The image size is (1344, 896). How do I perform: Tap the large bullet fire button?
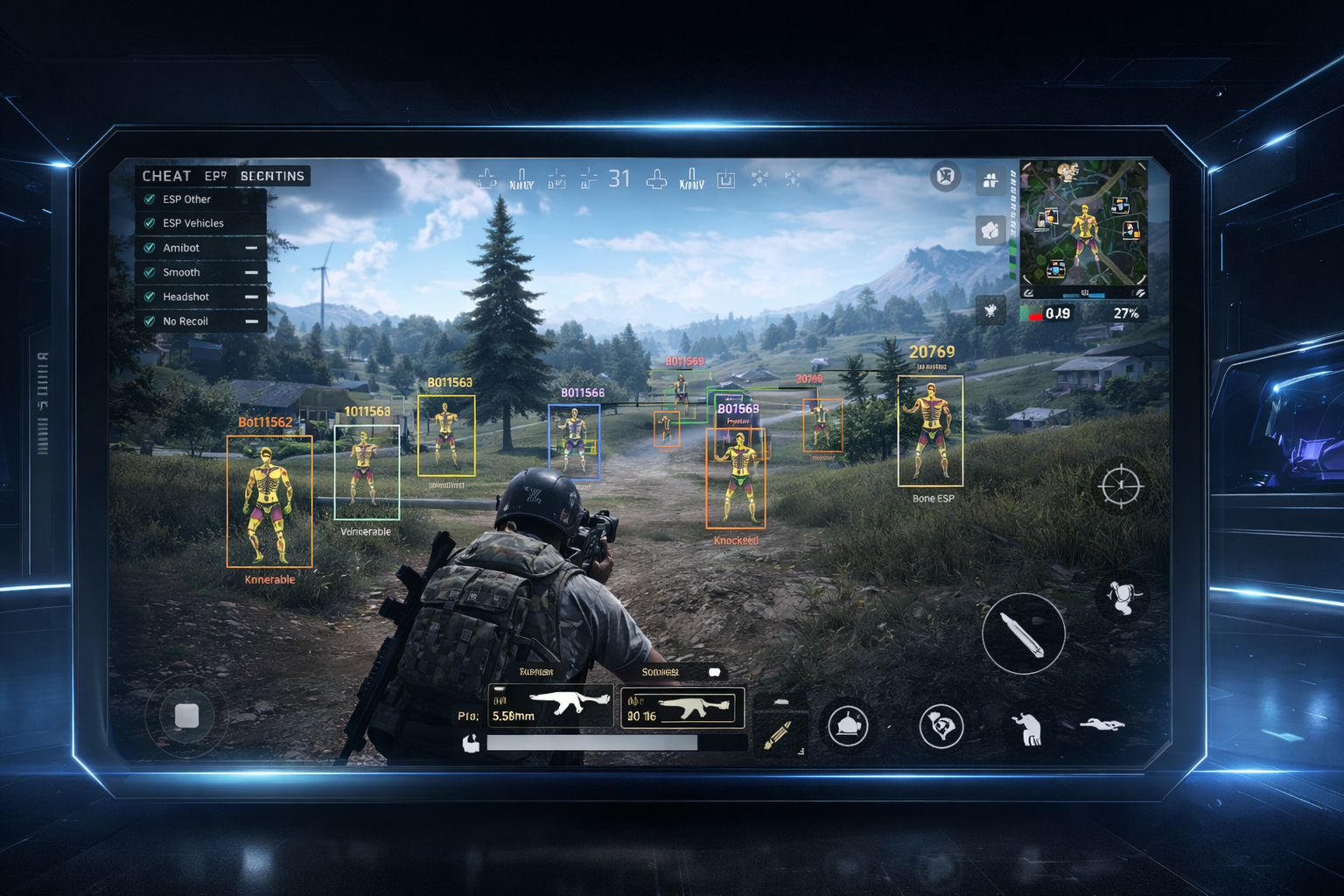click(x=1023, y=633)
